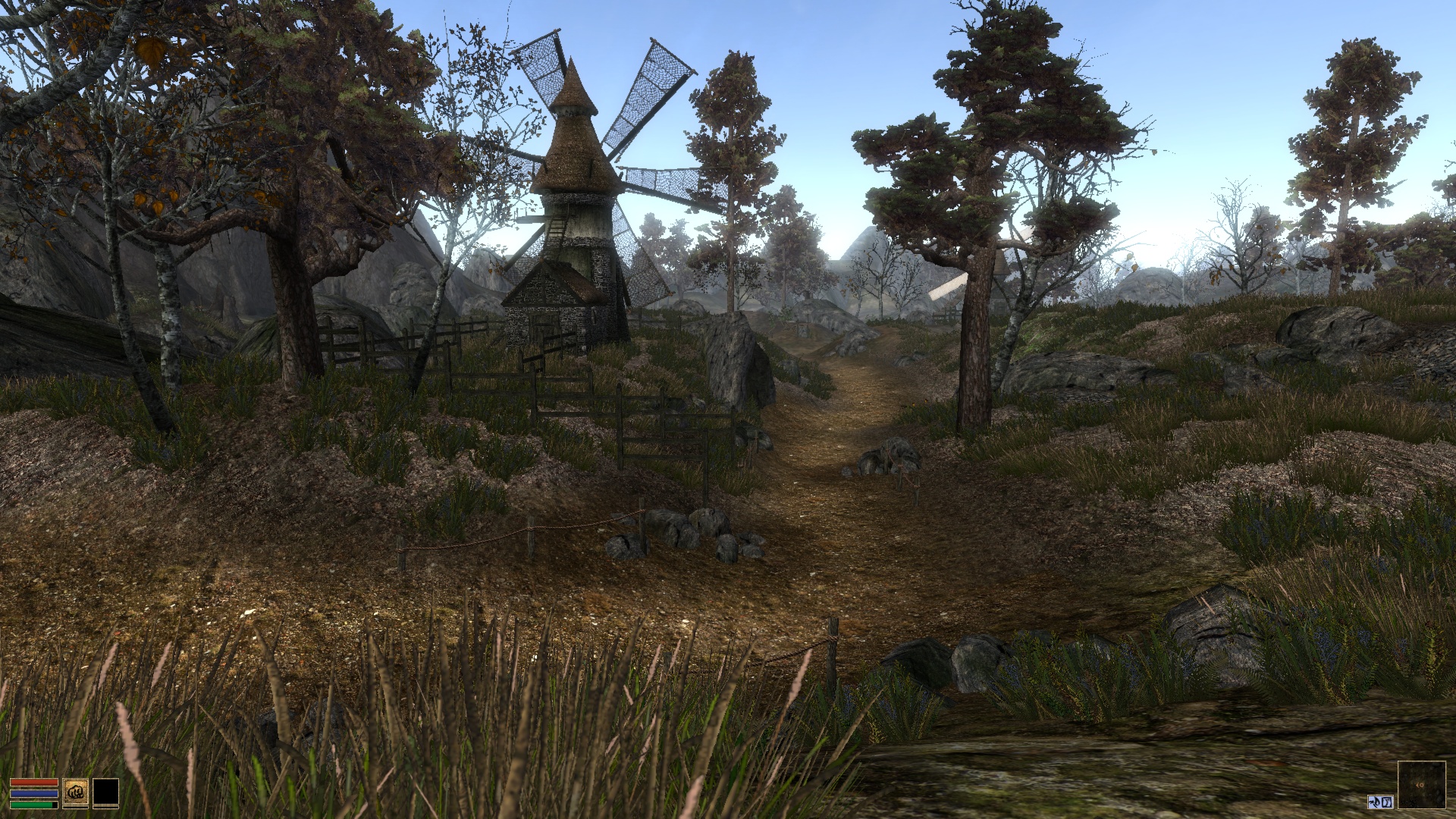Open the minimap in the corner
Screen dimensions: 1456x819
[1420, 785]
